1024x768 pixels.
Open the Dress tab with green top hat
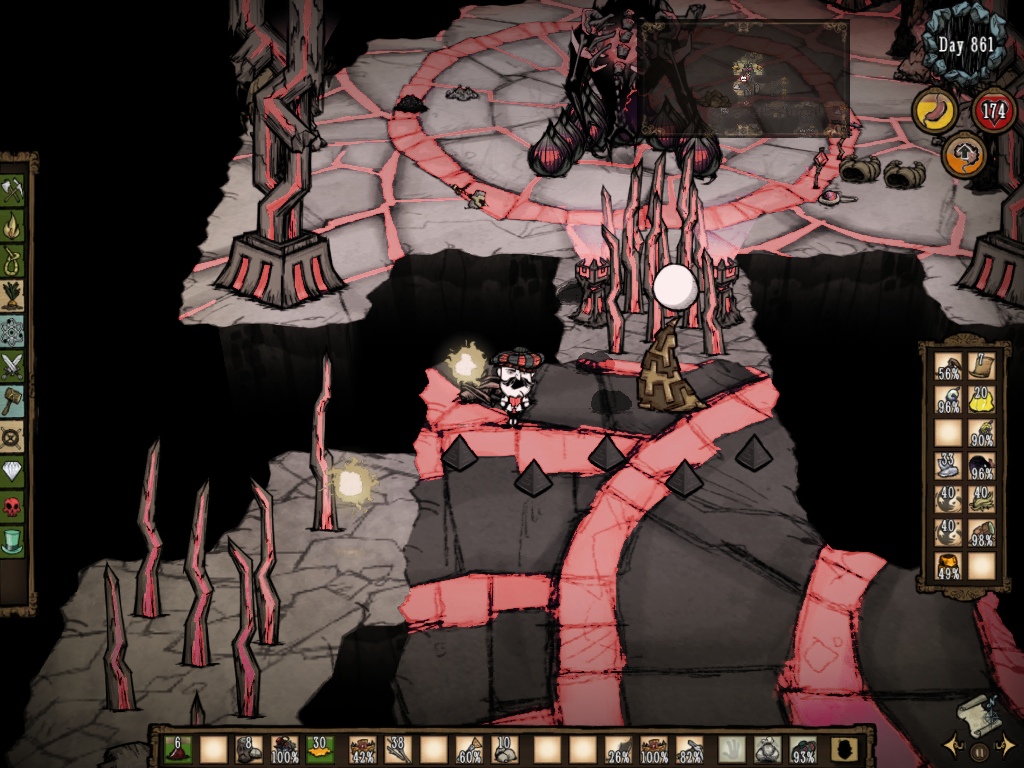pyautogui.click(x=13, y=542)
